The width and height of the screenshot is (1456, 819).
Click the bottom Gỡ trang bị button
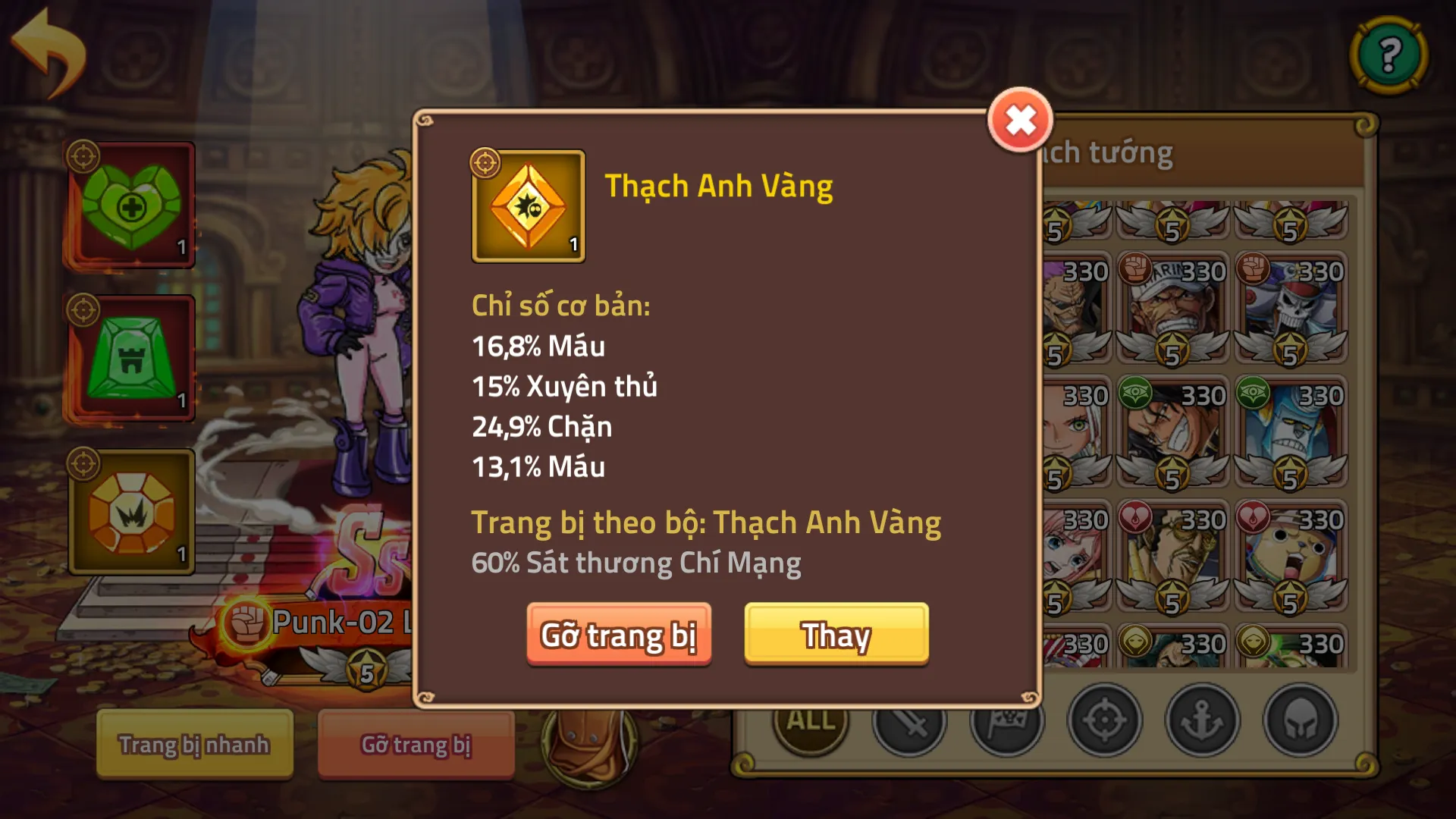[x=416, y=745]
